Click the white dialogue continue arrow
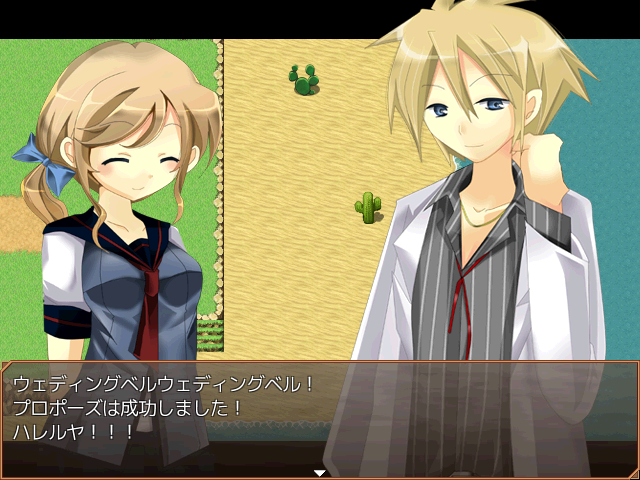This screenshot has height=480, width=640. (x=320, y=472)
